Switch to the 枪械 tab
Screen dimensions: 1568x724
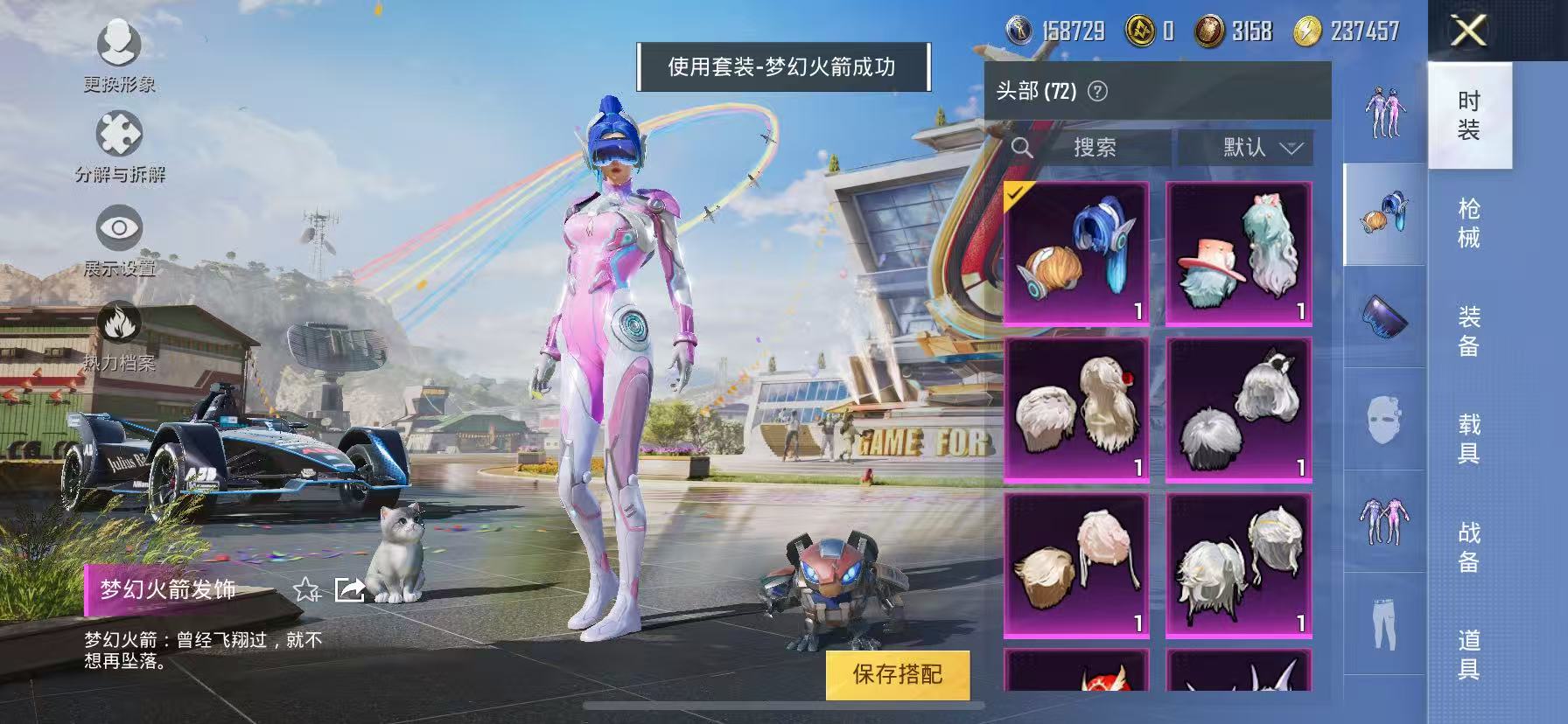point(1470,222)
